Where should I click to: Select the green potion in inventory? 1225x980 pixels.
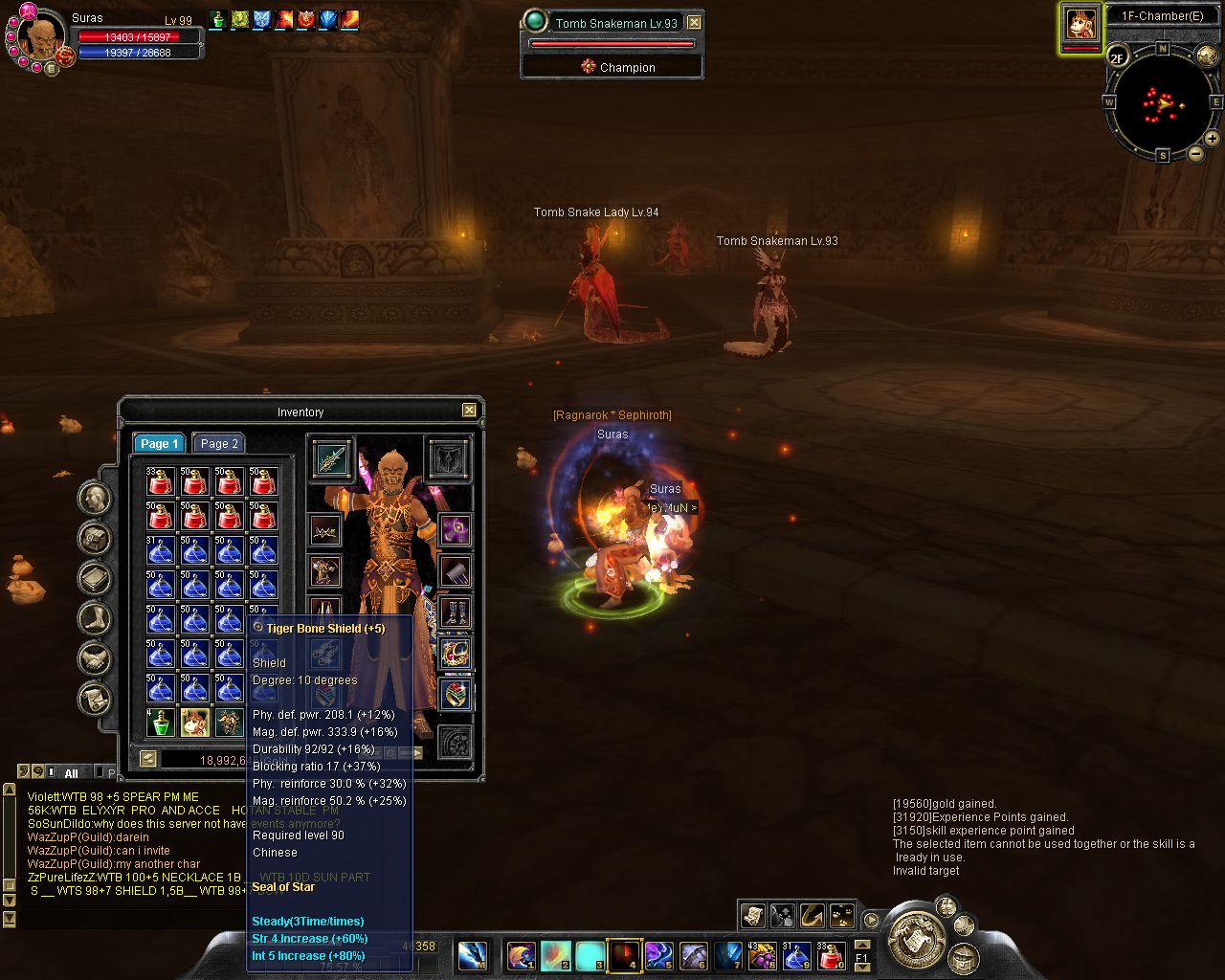161,723
